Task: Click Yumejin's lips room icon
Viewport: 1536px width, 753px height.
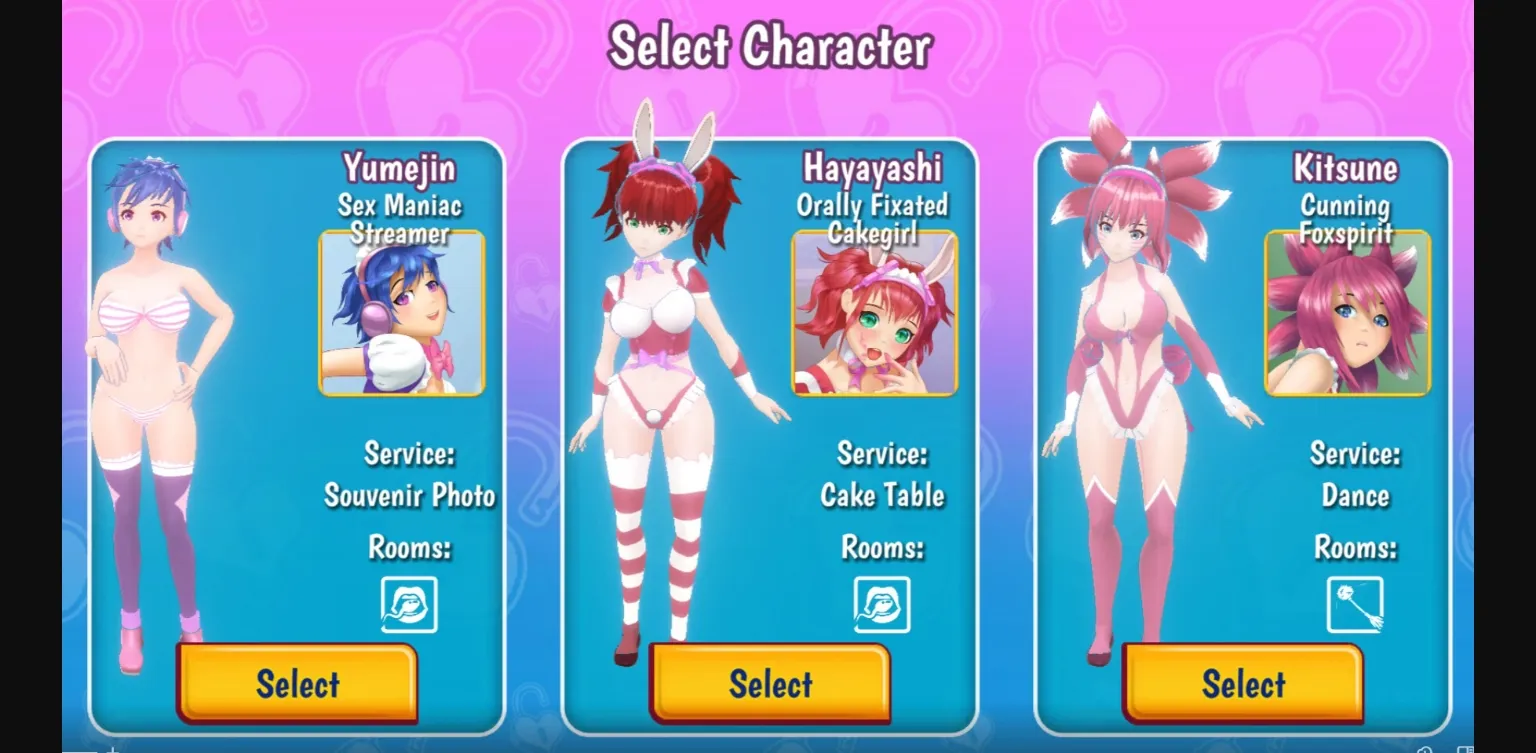Action: coord(408,605)
